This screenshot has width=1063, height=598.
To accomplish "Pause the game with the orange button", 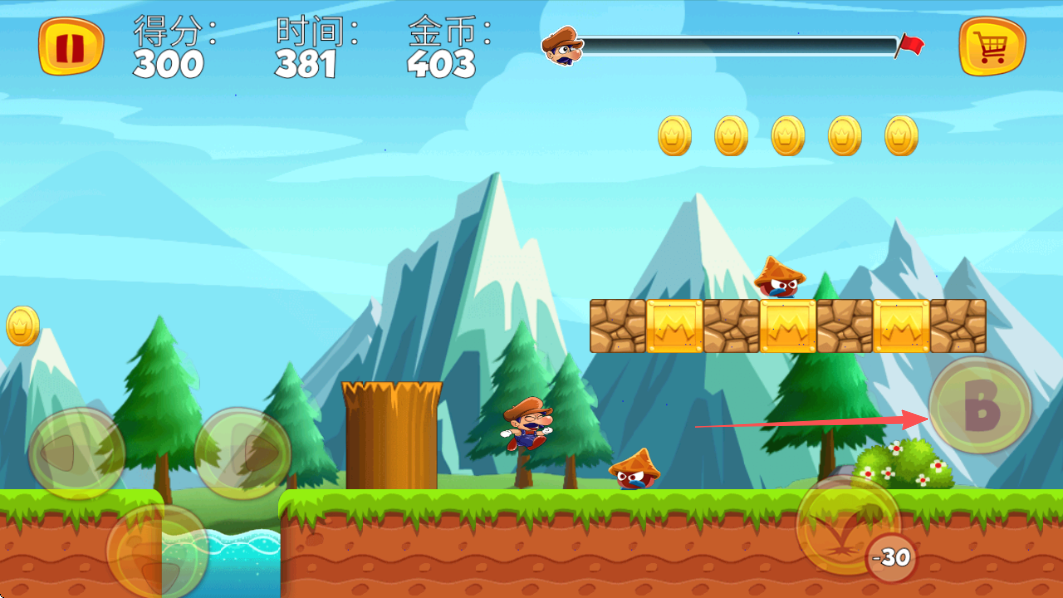I will point(71,47).
